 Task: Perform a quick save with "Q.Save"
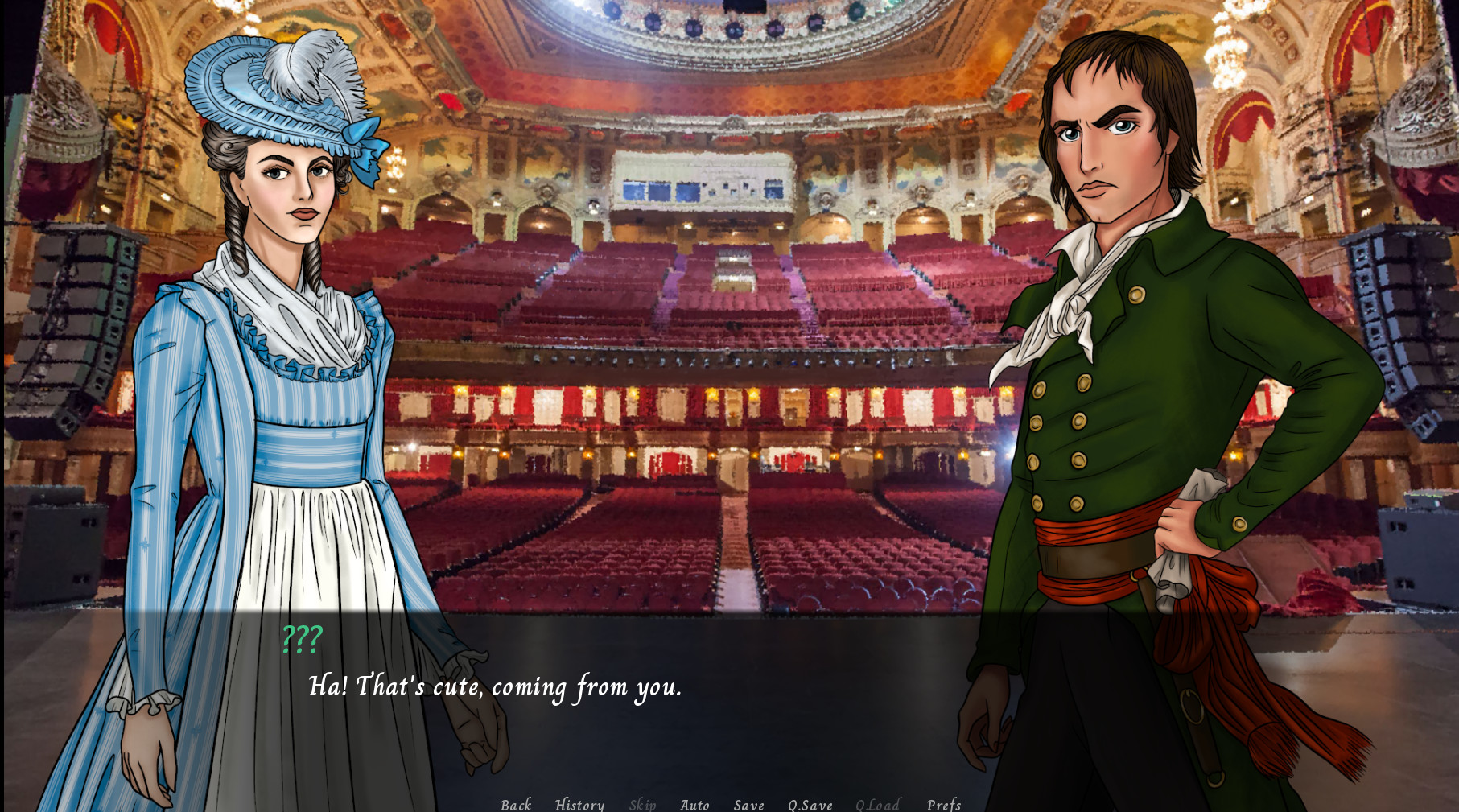(810, 804)
